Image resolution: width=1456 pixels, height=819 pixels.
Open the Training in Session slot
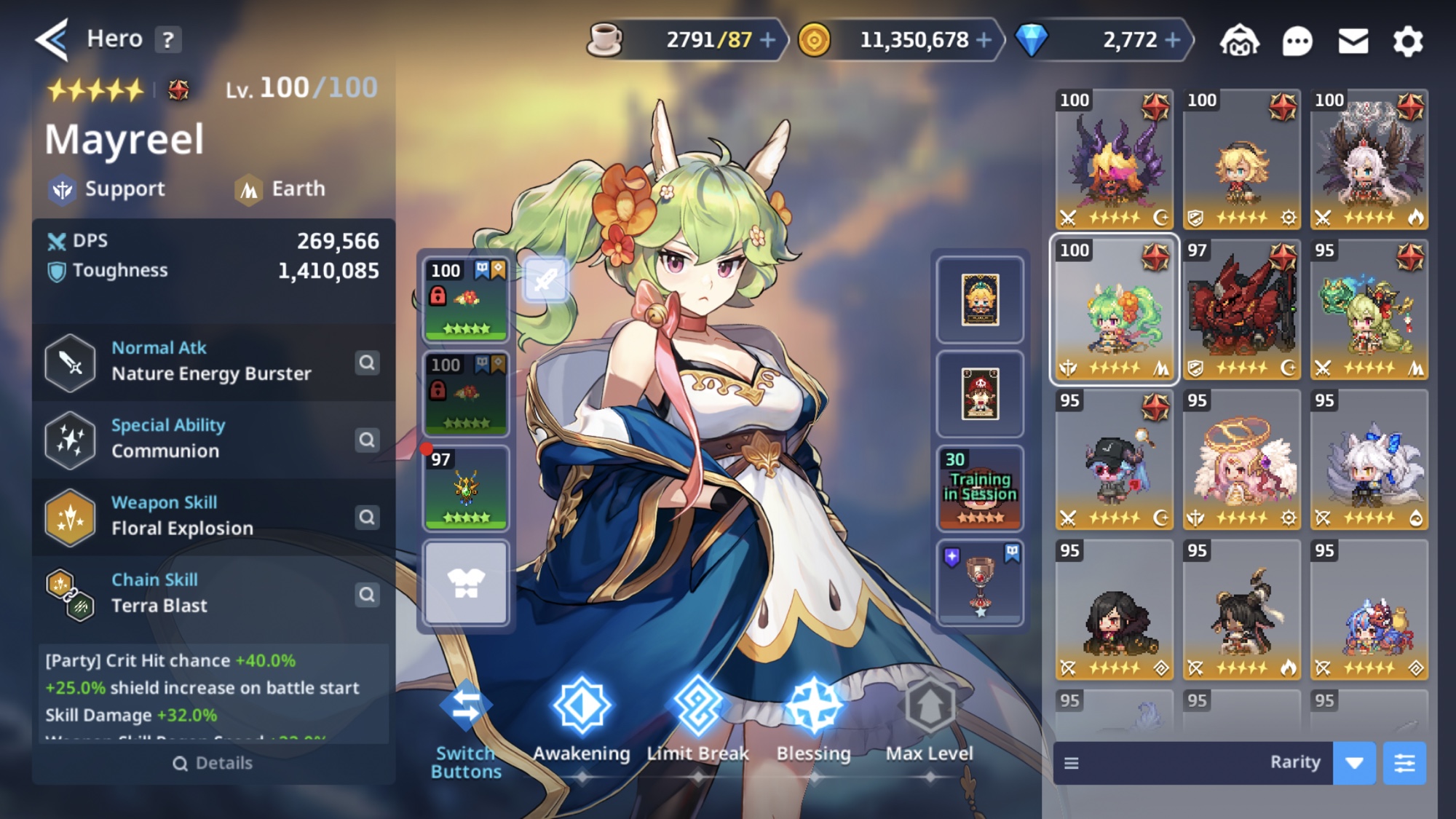[980, 488]
